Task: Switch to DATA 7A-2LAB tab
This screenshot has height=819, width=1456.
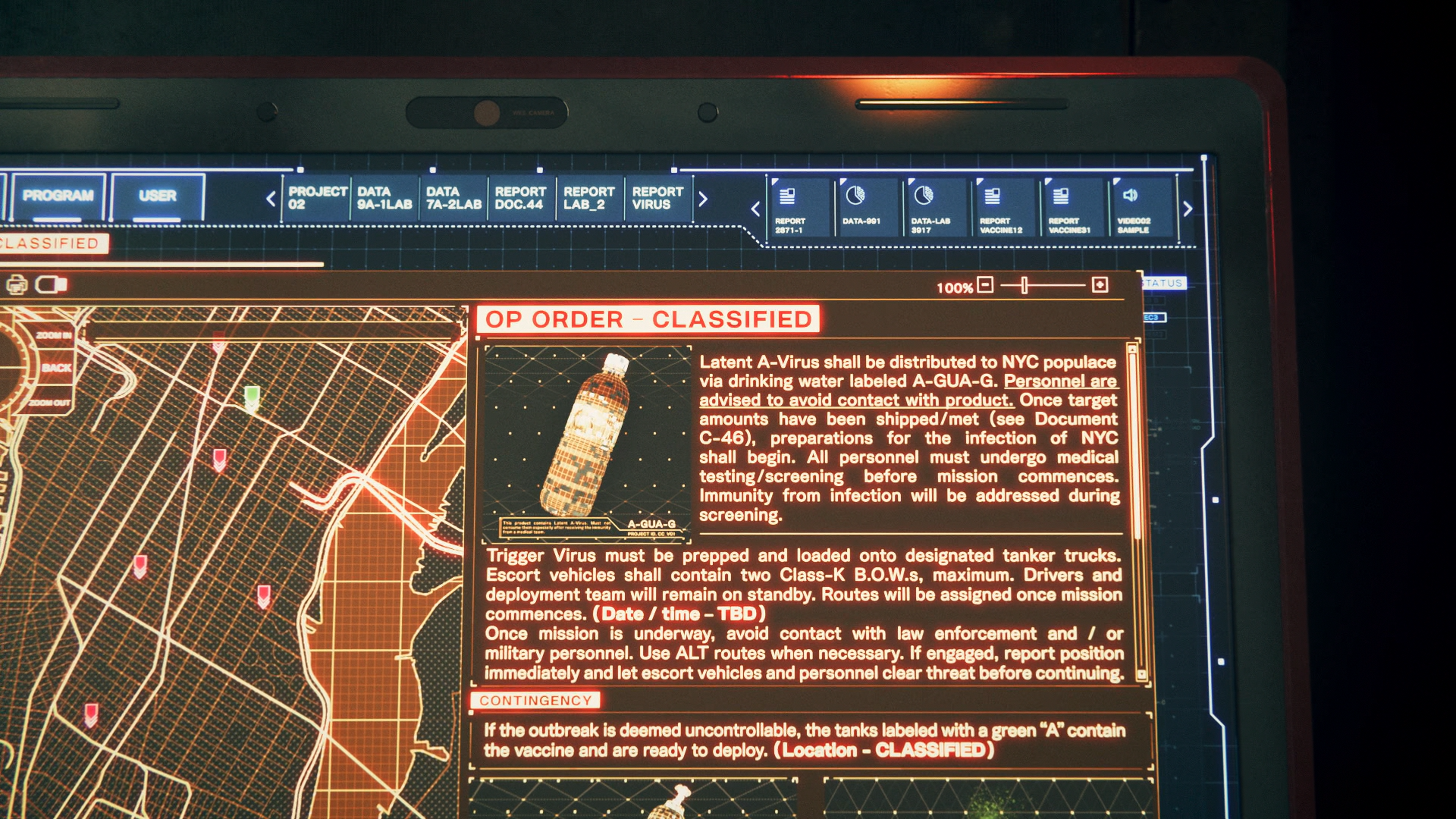Action: [x=453, y=198]
